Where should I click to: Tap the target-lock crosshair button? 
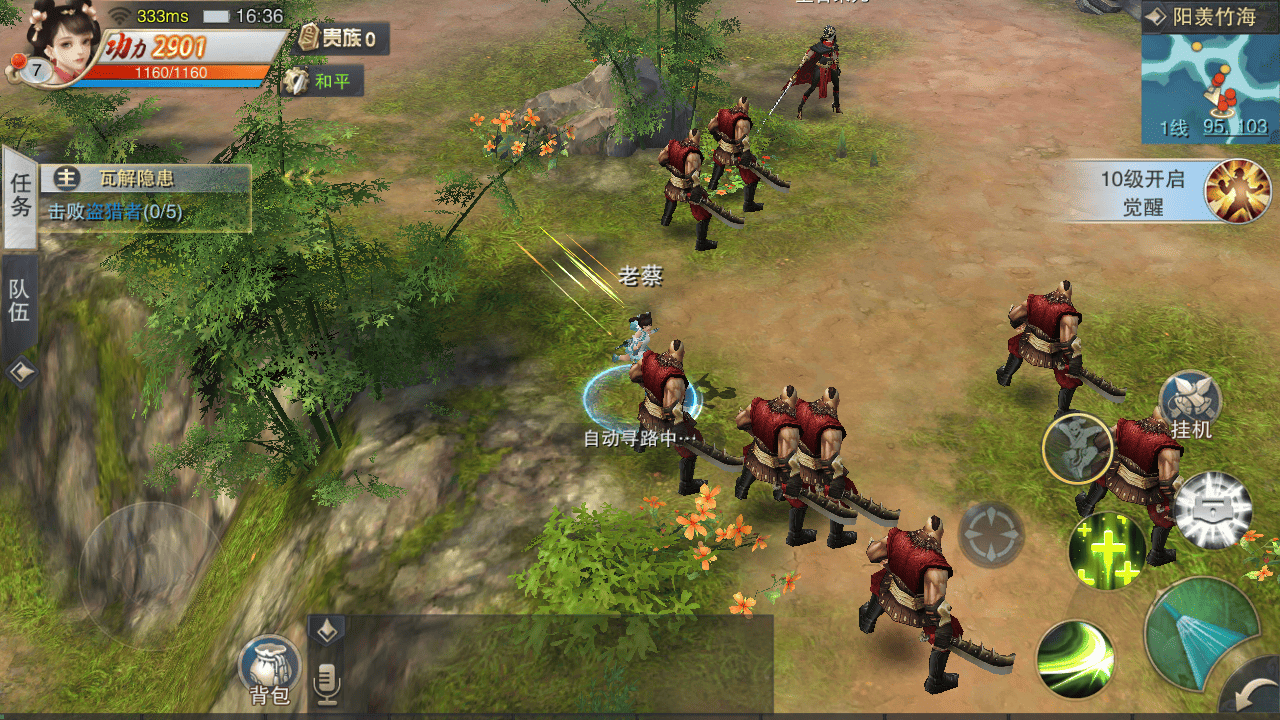pyautogui.click(x=991, y=535)
